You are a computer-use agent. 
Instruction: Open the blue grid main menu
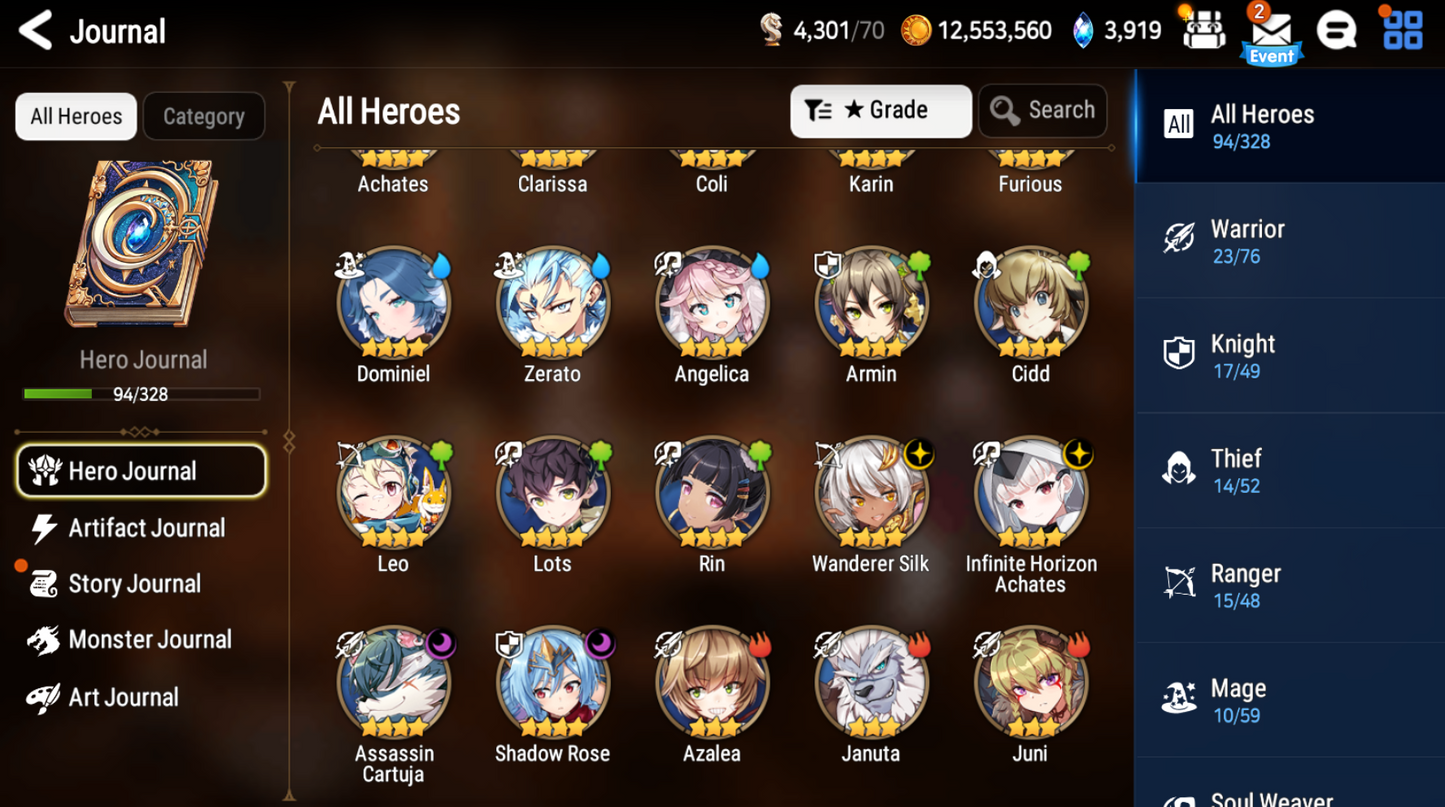click(1402, 30)
